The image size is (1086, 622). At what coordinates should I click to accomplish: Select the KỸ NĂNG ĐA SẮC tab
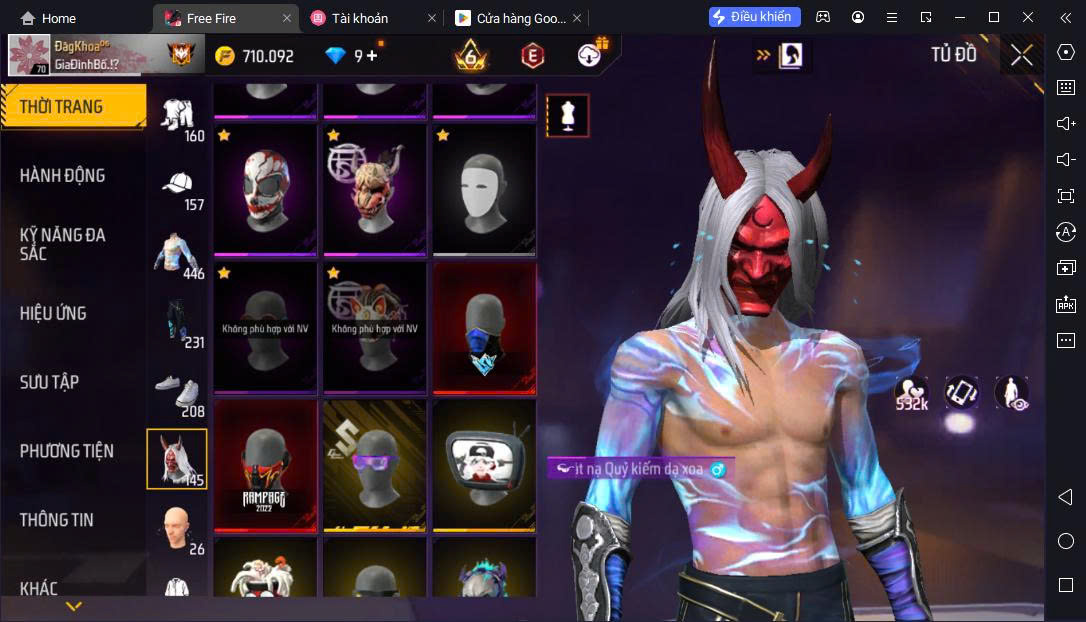pyautogui.click(x=62, y=244)
